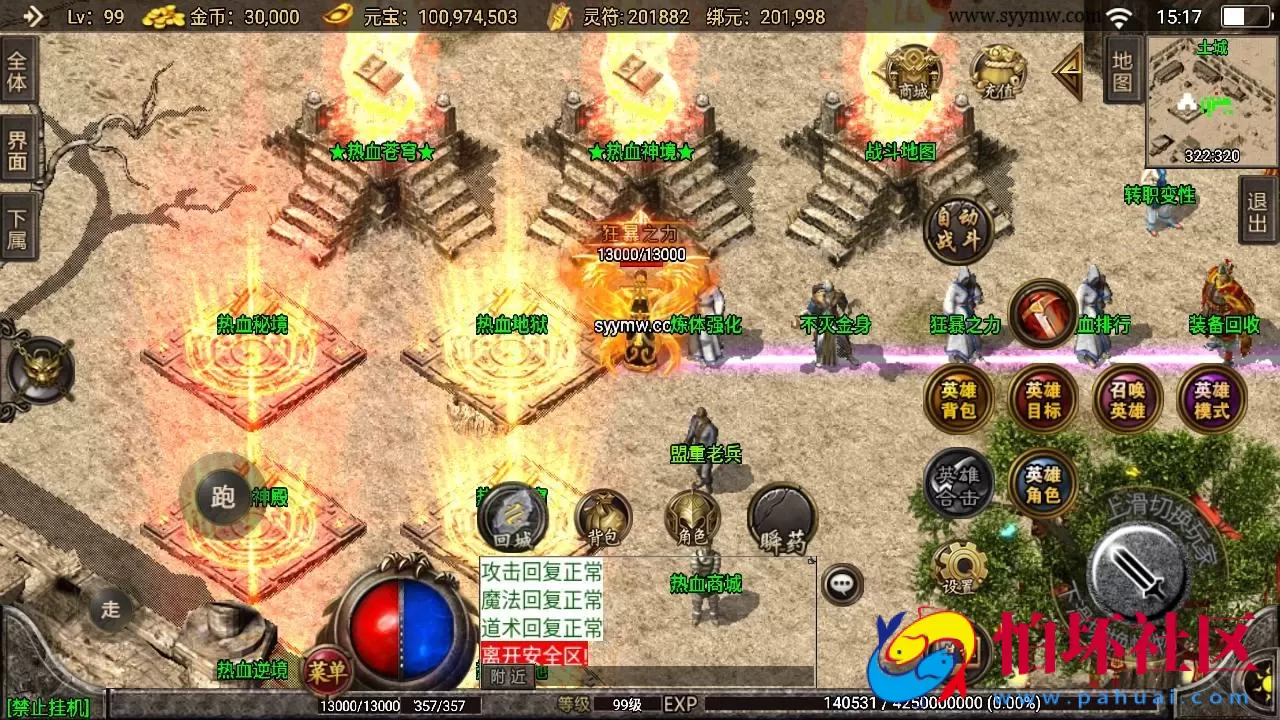Viewport: 1280px width, 720px height.
Task: Tap the 召唤英雄 summon hero icon
Action: point(1127,399)
